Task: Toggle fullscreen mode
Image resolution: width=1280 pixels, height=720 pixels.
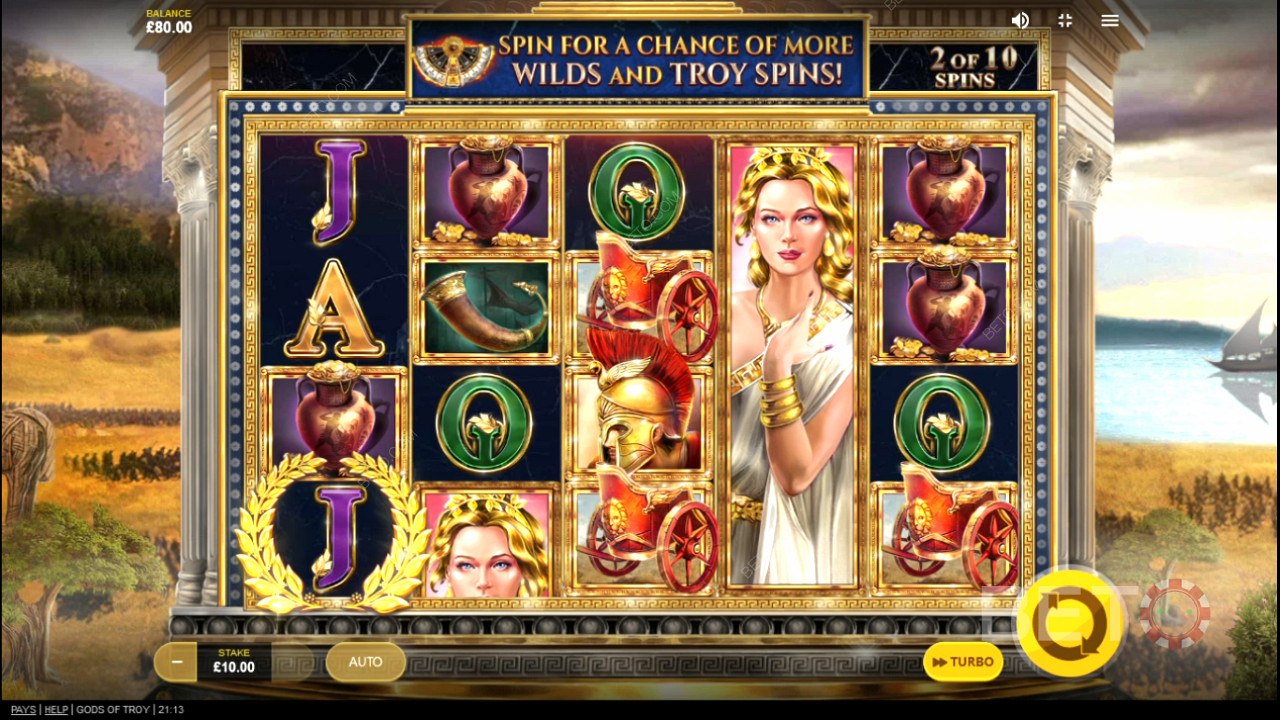Action: [1065, 20]
